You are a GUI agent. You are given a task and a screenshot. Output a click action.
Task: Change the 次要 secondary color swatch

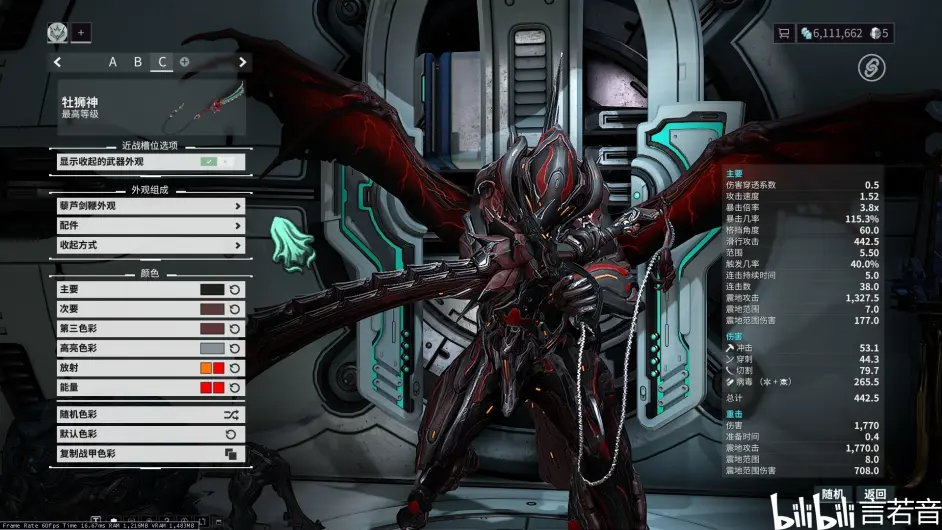(212, 309)
